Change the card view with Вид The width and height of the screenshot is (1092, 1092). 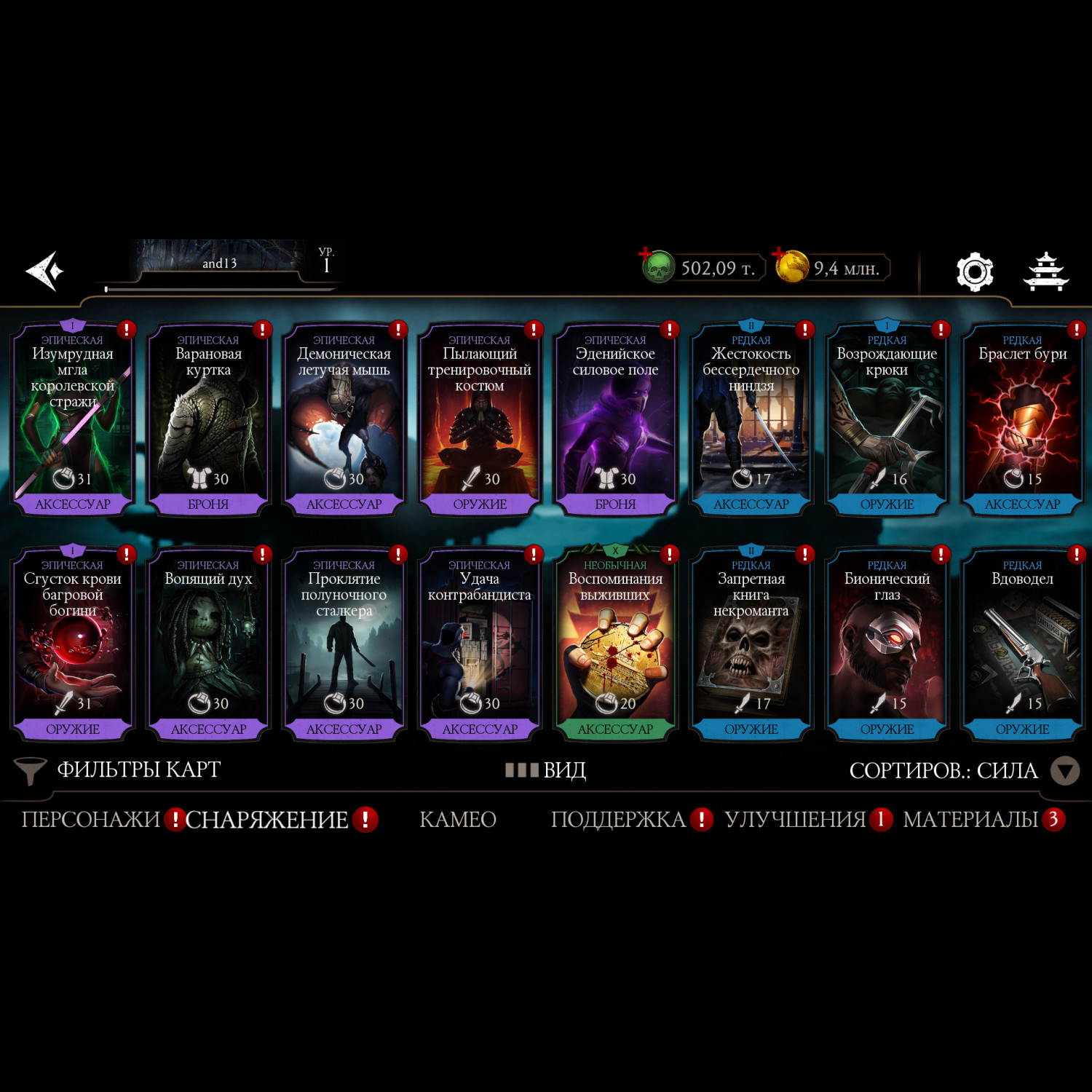pos(546,770)
